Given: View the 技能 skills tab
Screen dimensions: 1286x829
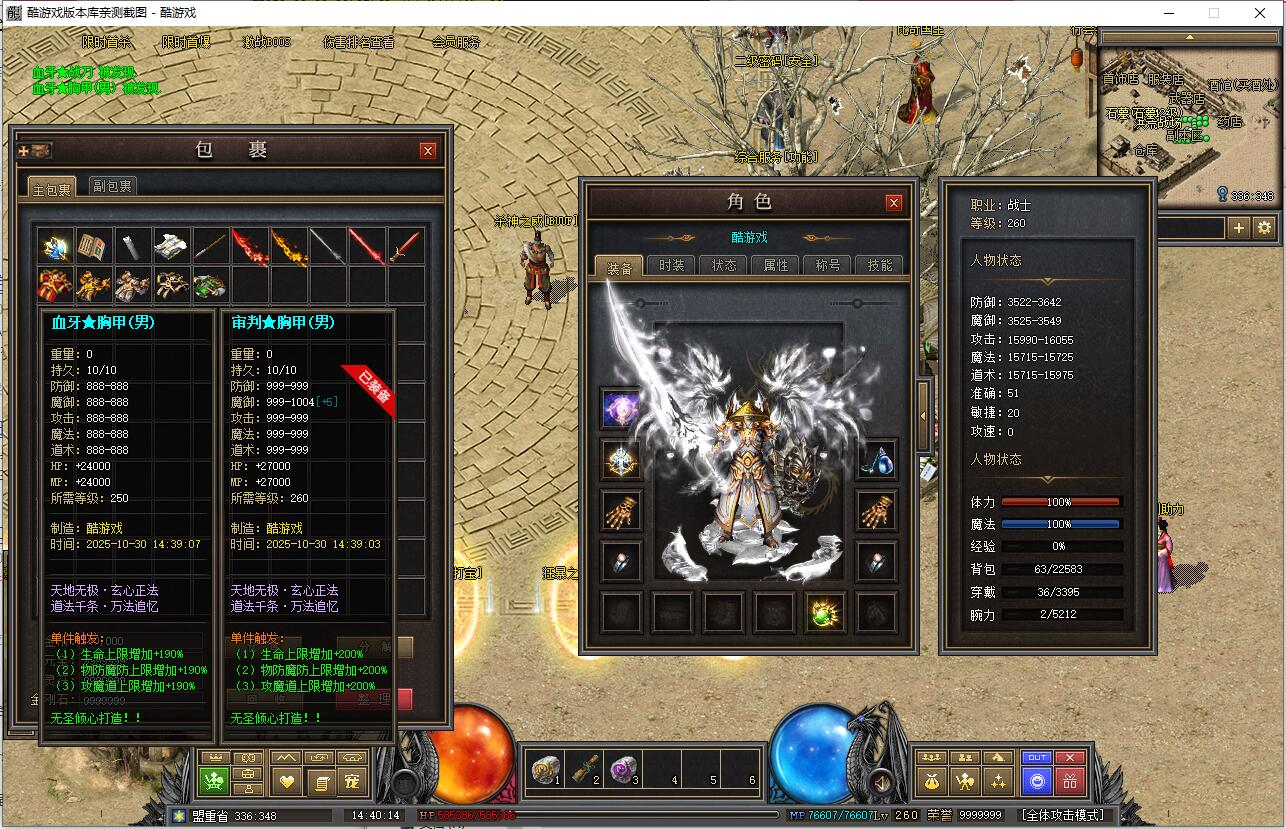Looking at the screenshot, I should pos(880,266).
